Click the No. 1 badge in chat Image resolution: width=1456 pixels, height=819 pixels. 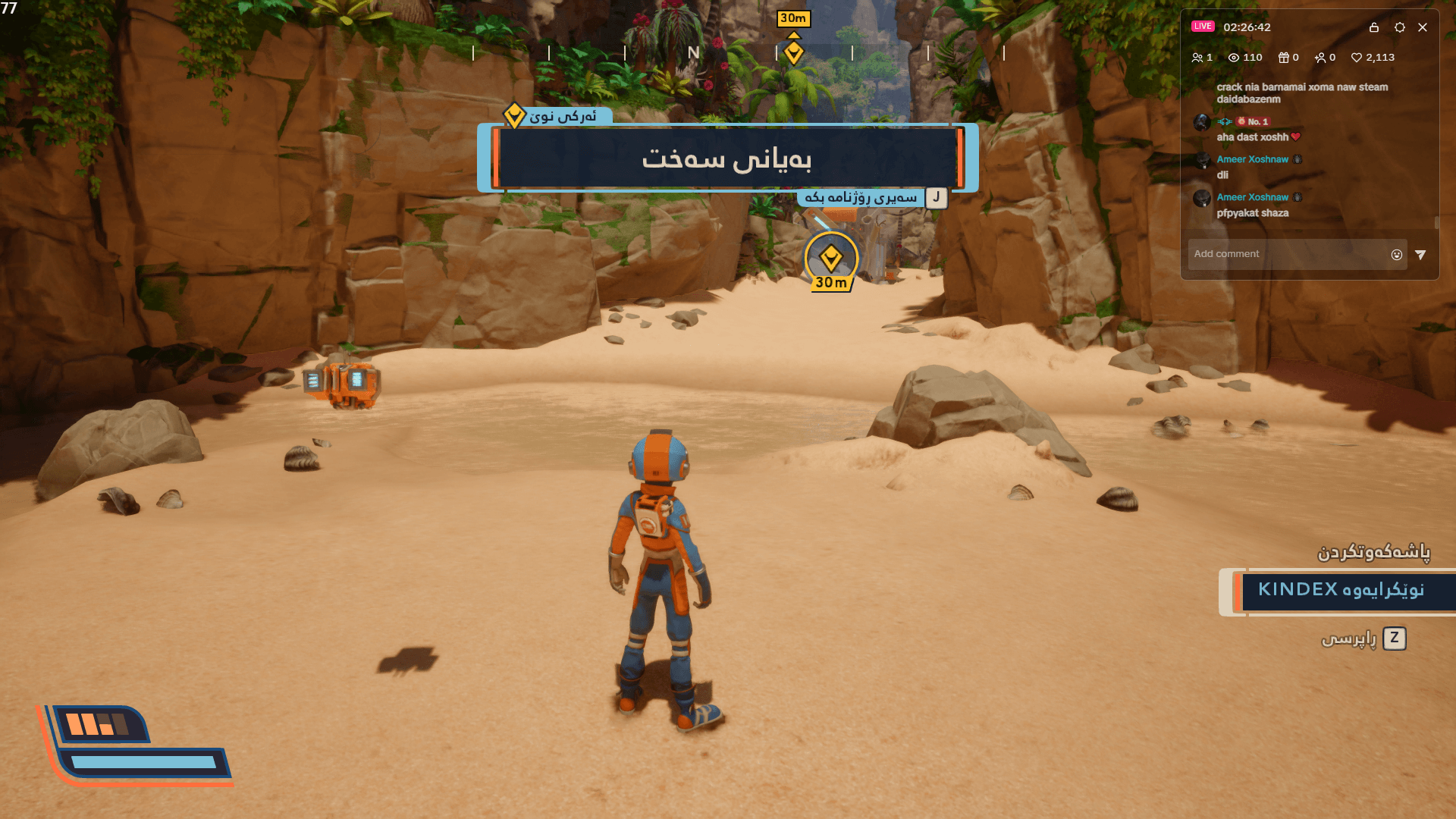point(1253,121)
